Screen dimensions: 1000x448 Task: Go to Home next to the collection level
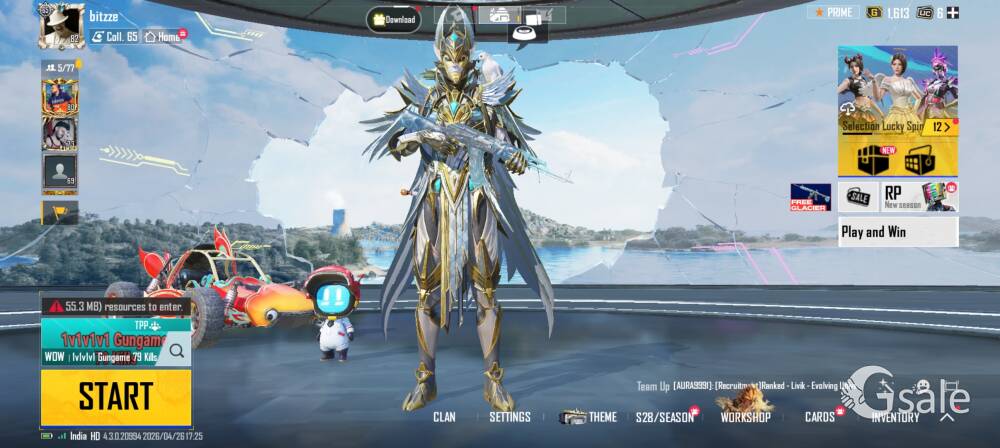click(165, 36)
